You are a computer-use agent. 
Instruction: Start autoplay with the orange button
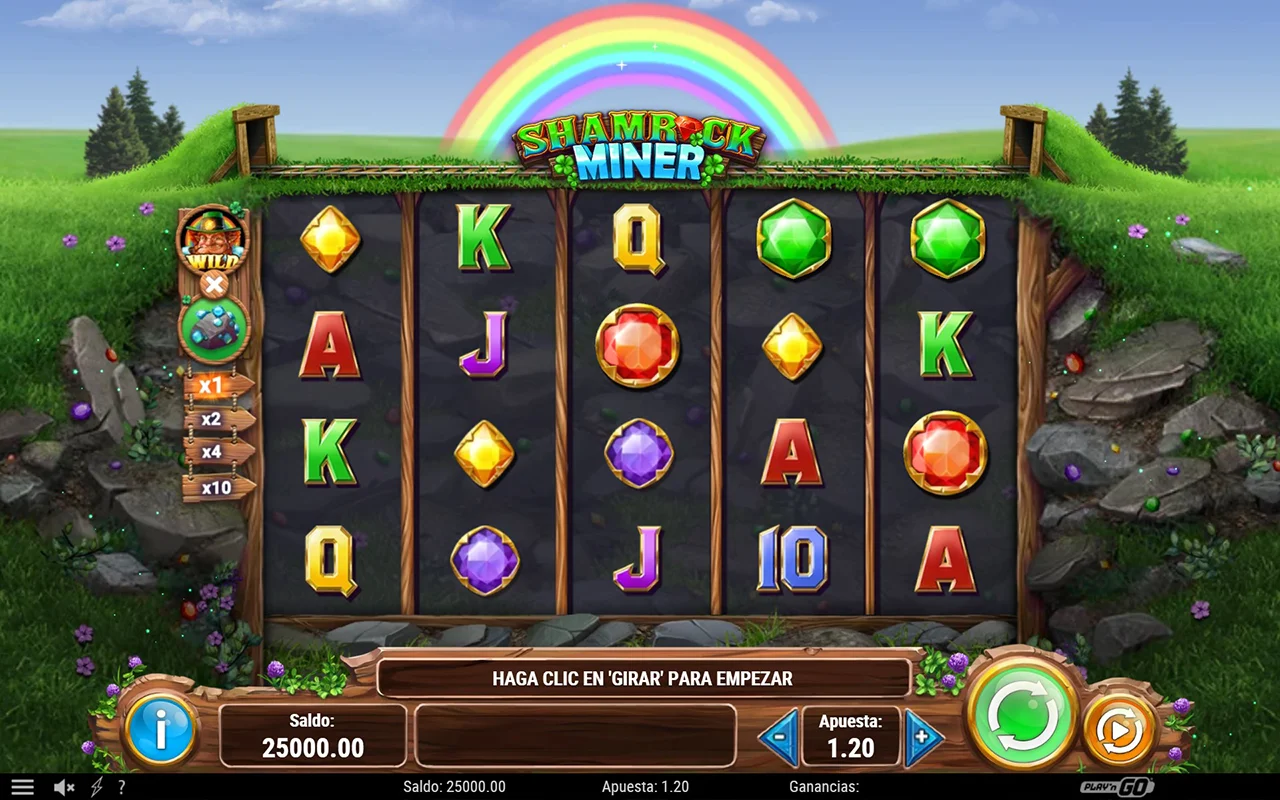coord(1119,730)
